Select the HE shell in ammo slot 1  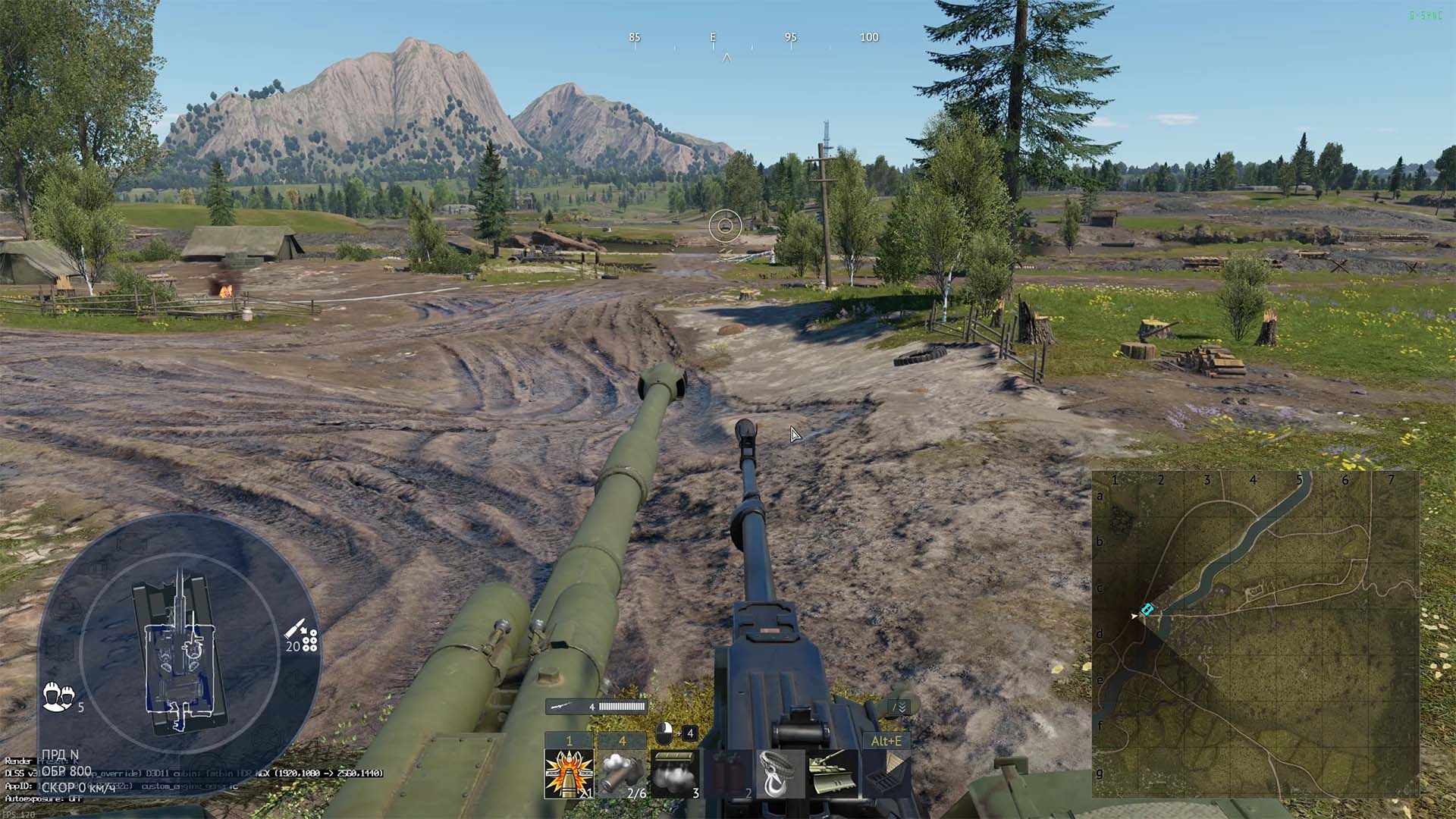(x=569, y=773)
